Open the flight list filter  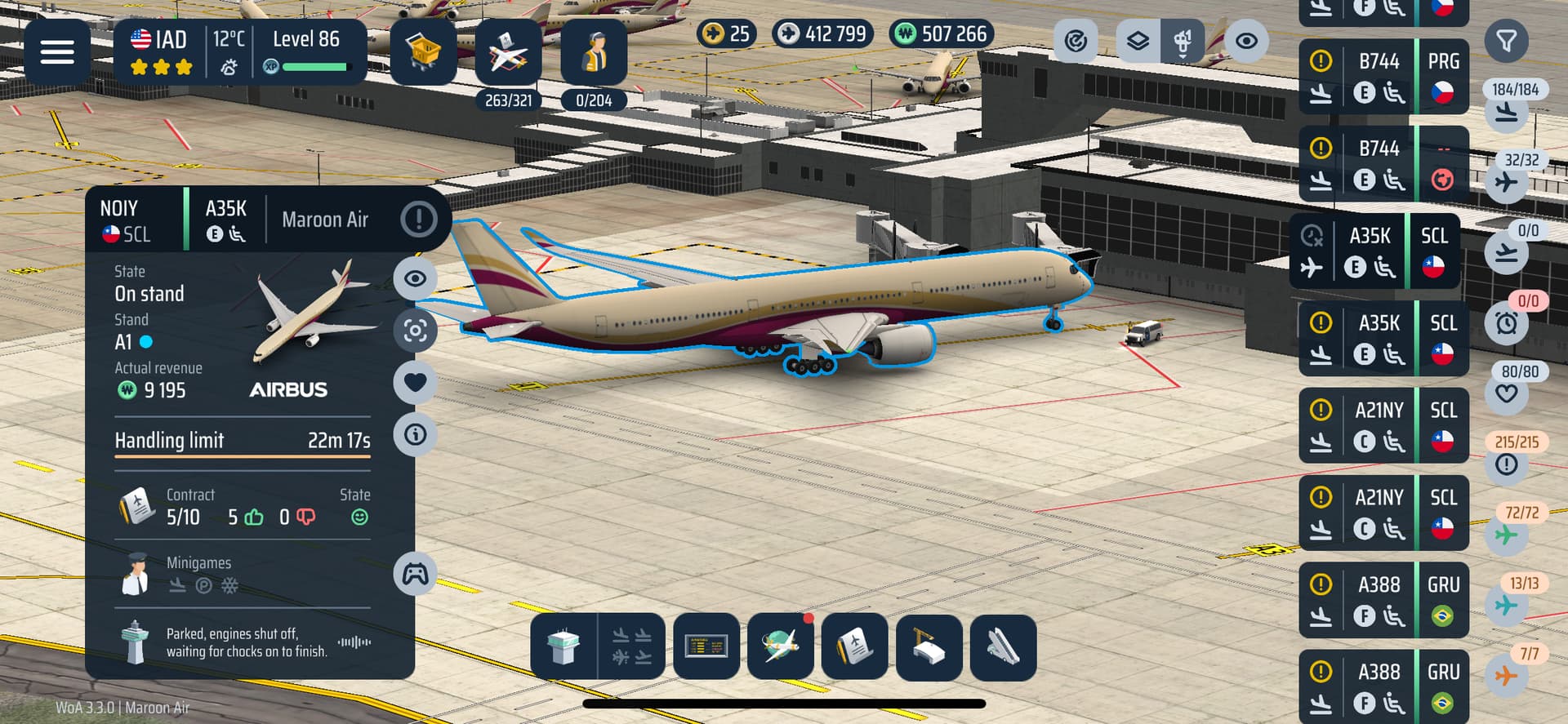pos(1506,41)
